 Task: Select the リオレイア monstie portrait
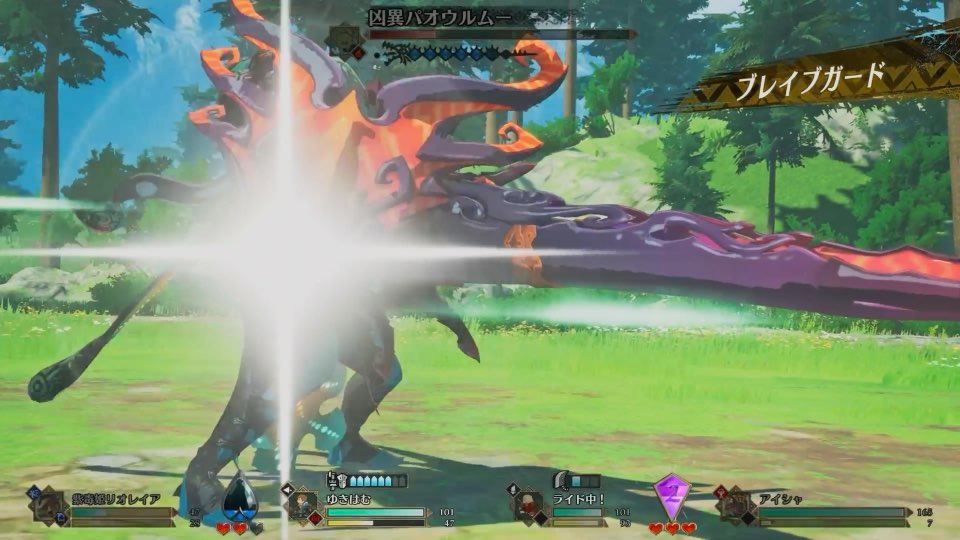[48, 505]
